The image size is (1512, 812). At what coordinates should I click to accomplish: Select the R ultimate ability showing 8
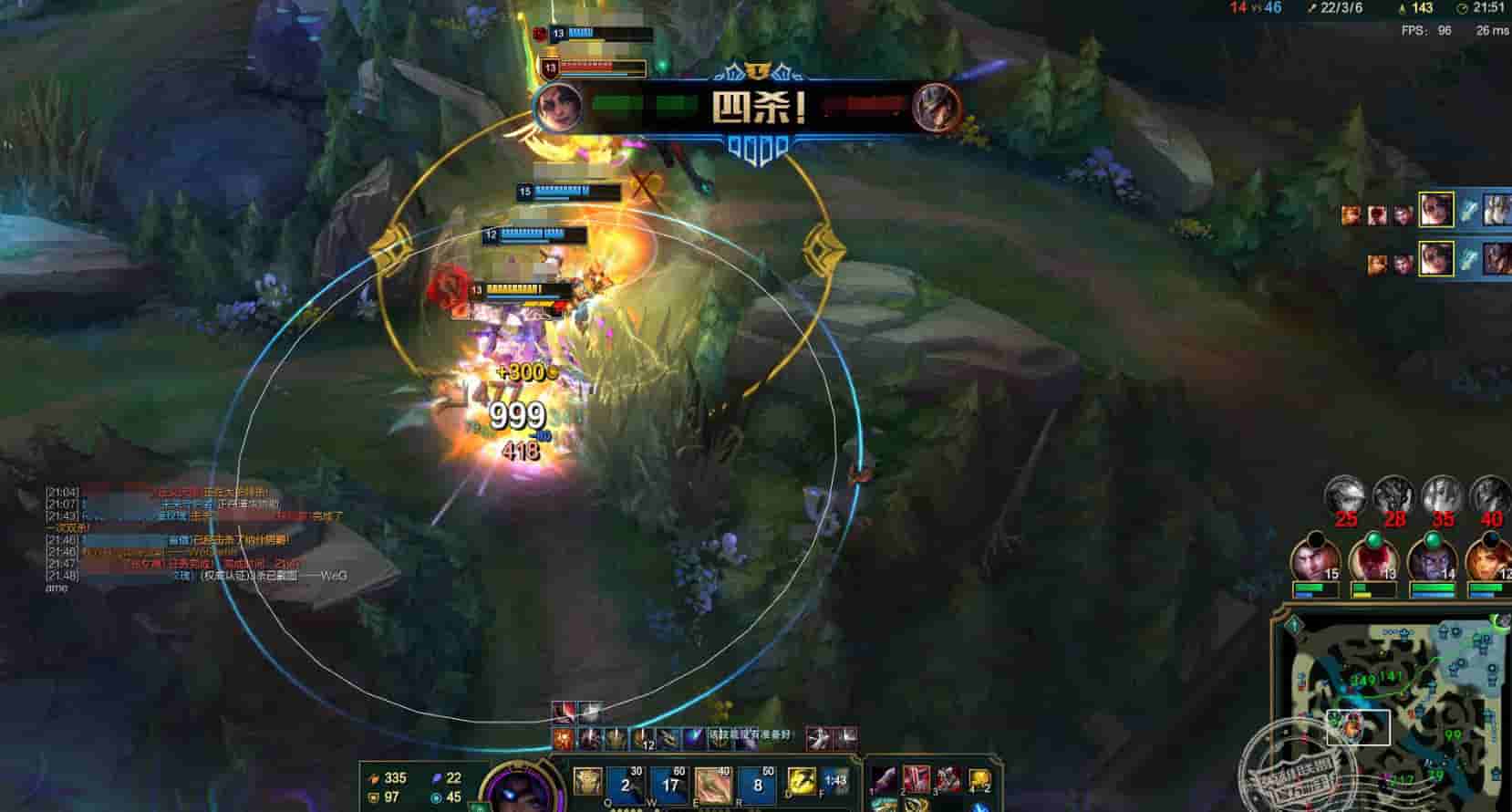[x=758, y=785]
